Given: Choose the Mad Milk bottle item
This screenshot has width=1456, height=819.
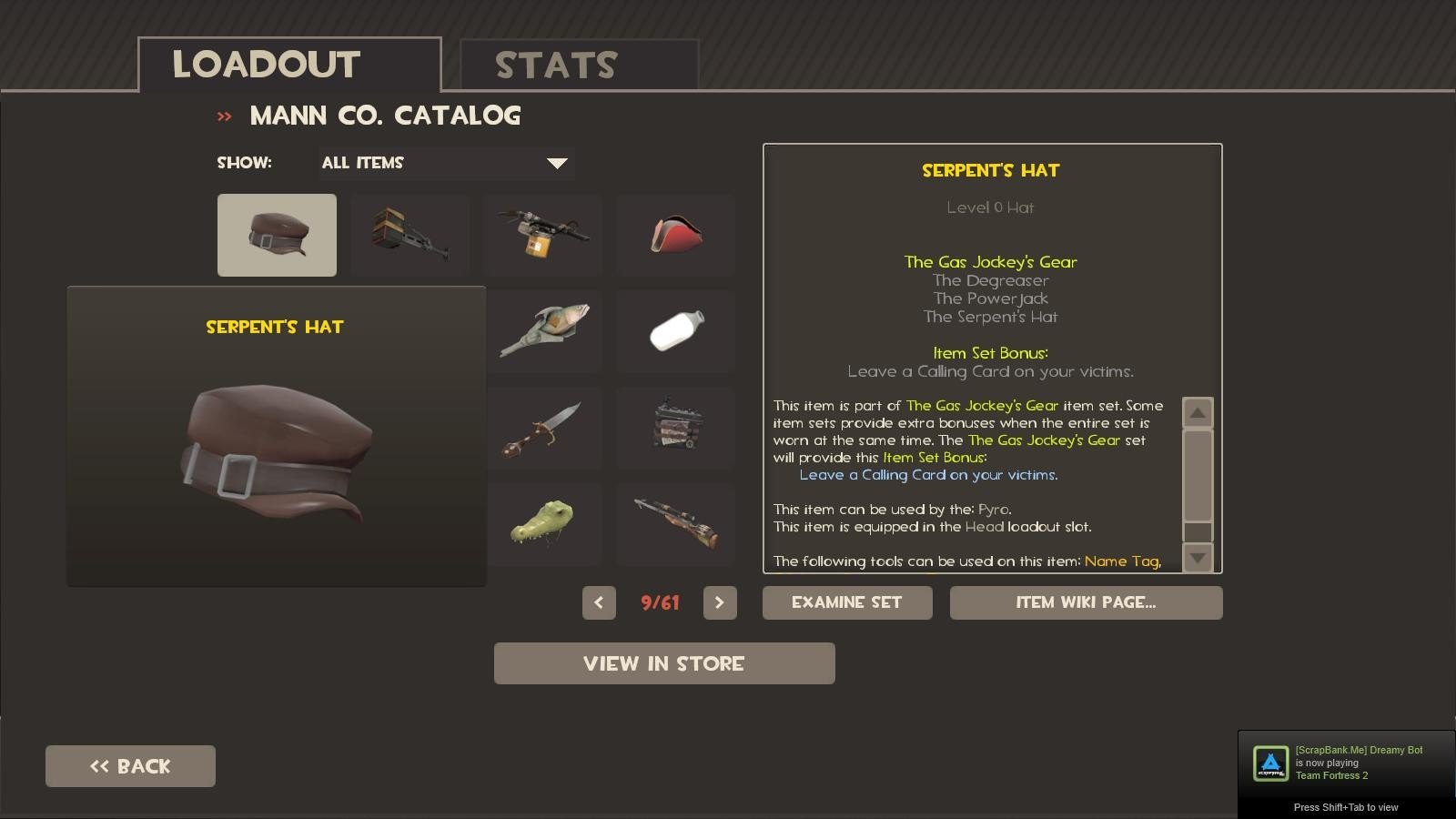Looking at the screenshot, I should pos(675,331).
